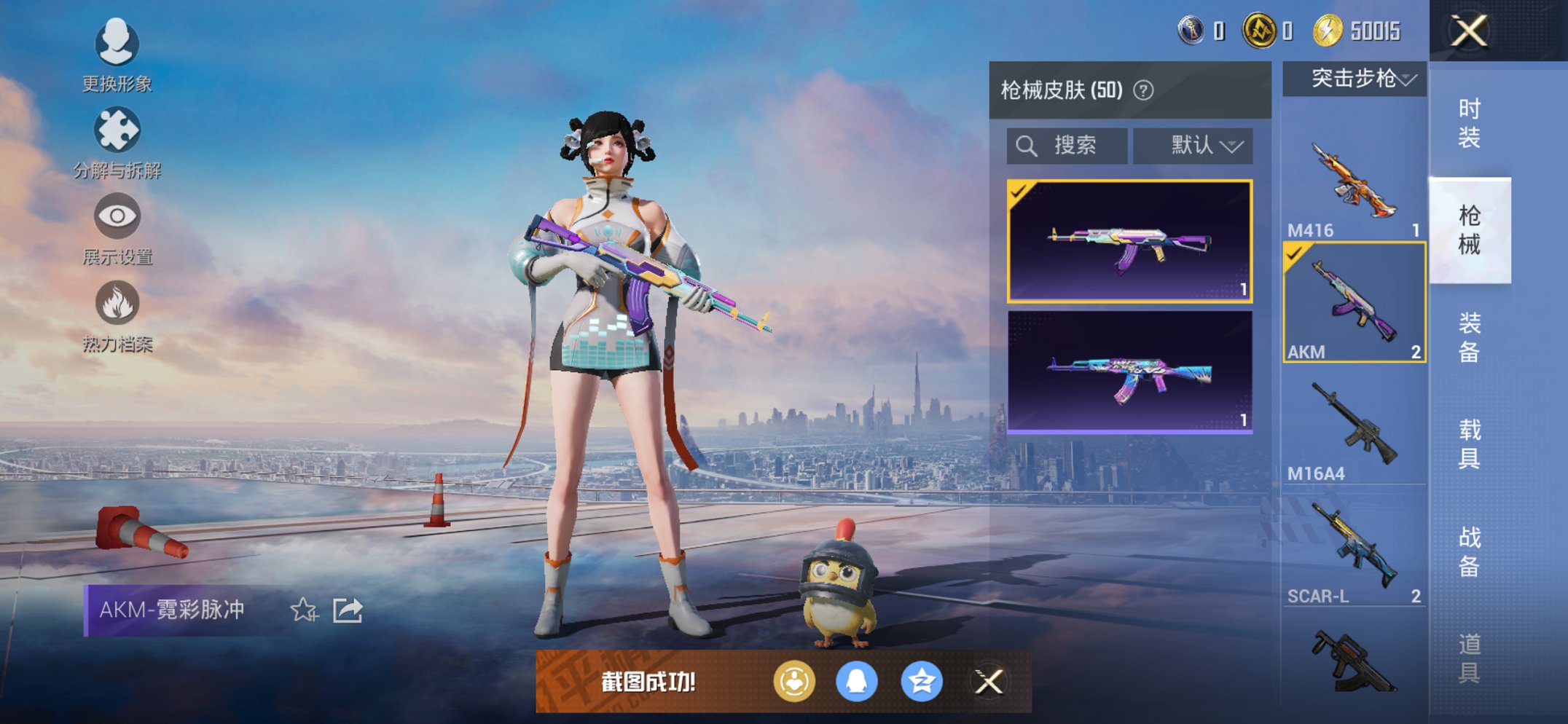Open 展示设置 display settings
The width and height of the screenshot is (1568, 724).
click(117, 217)
